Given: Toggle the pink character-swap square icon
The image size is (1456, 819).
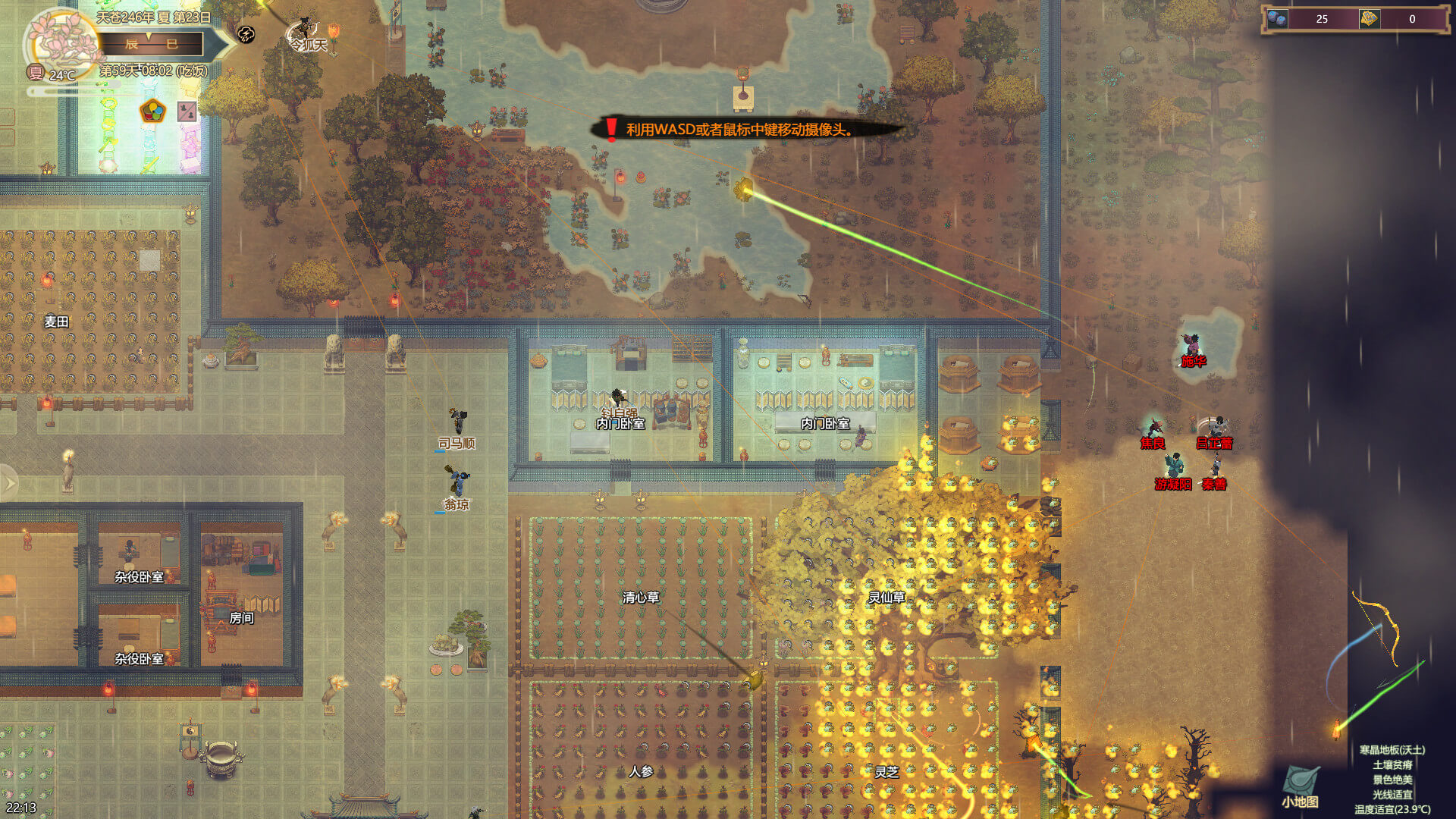Looking at the screenshot, I should pos(187,112).
